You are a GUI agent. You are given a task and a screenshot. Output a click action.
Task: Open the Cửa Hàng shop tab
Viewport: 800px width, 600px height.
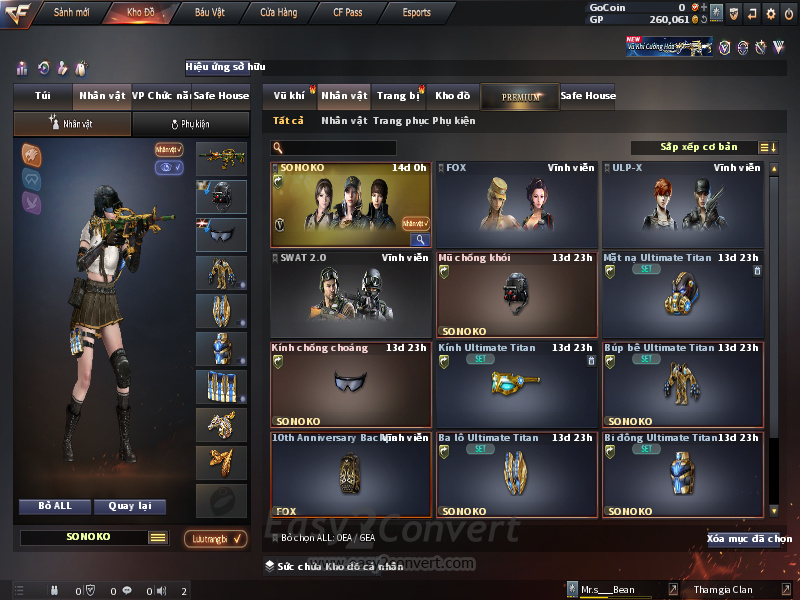click(x=278, y=13)
